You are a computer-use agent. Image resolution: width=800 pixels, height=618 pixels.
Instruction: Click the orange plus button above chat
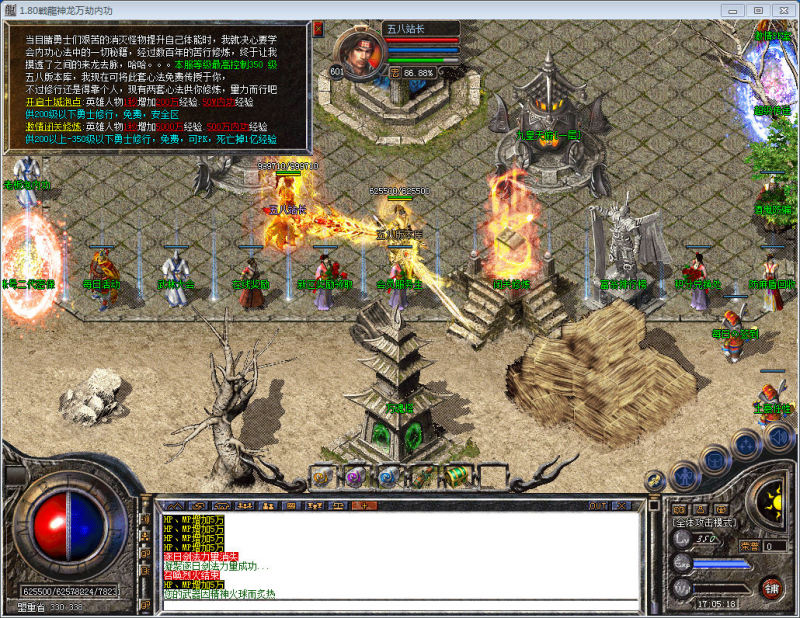(x=362, y=506)
